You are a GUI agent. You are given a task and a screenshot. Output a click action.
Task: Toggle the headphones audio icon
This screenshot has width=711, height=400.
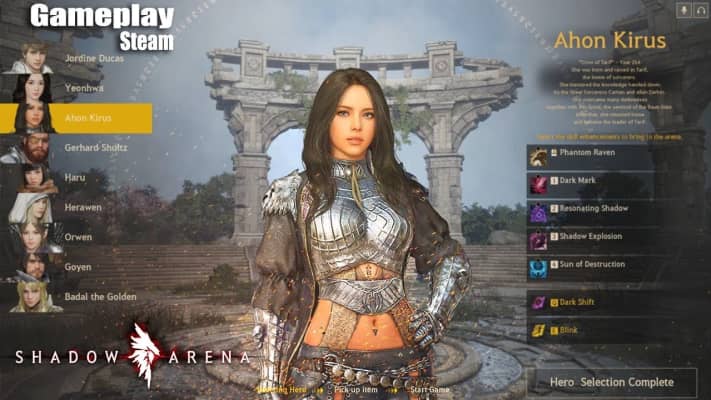tap(701, 10)
